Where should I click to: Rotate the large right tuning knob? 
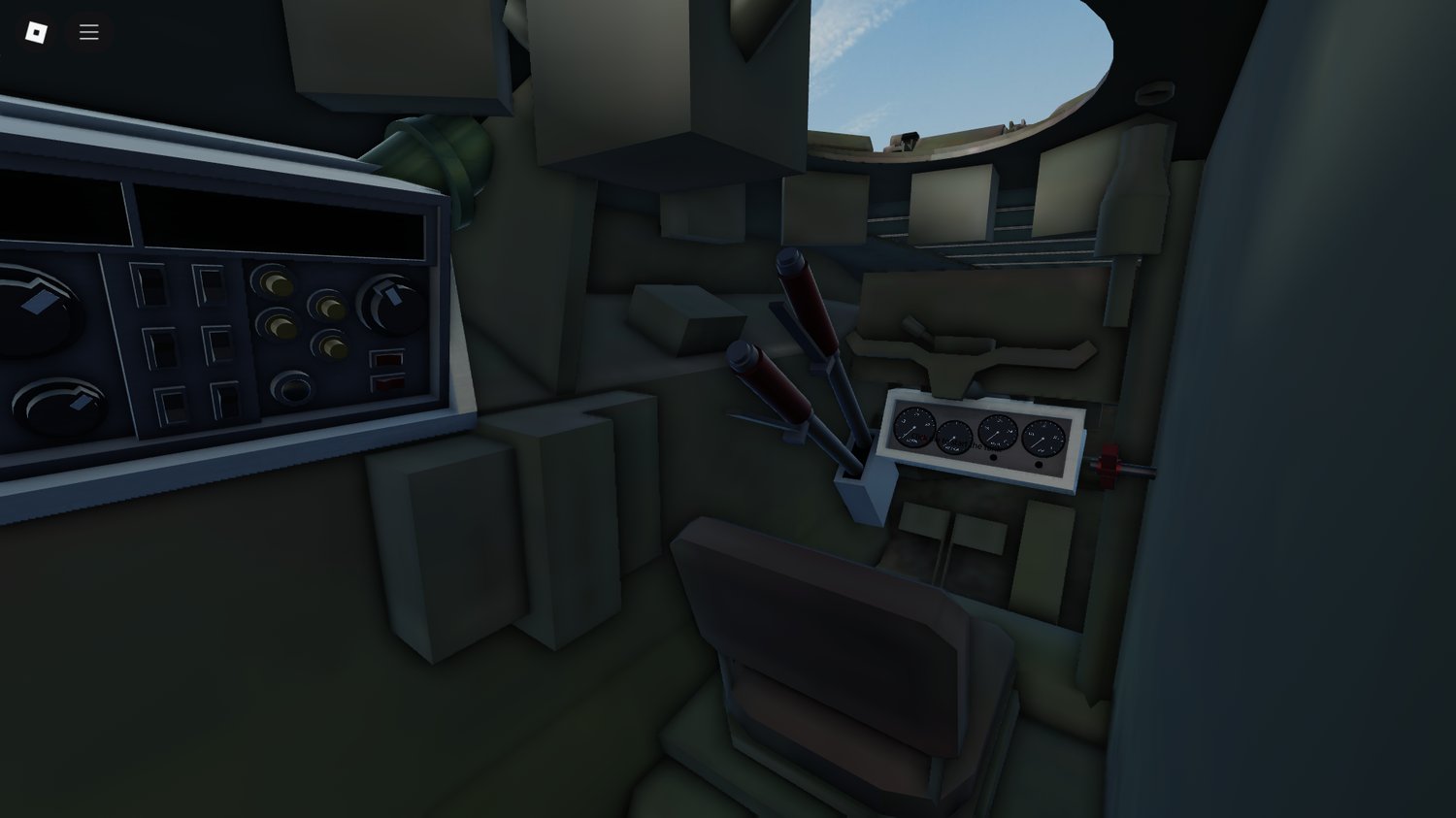tap(388, 304)
